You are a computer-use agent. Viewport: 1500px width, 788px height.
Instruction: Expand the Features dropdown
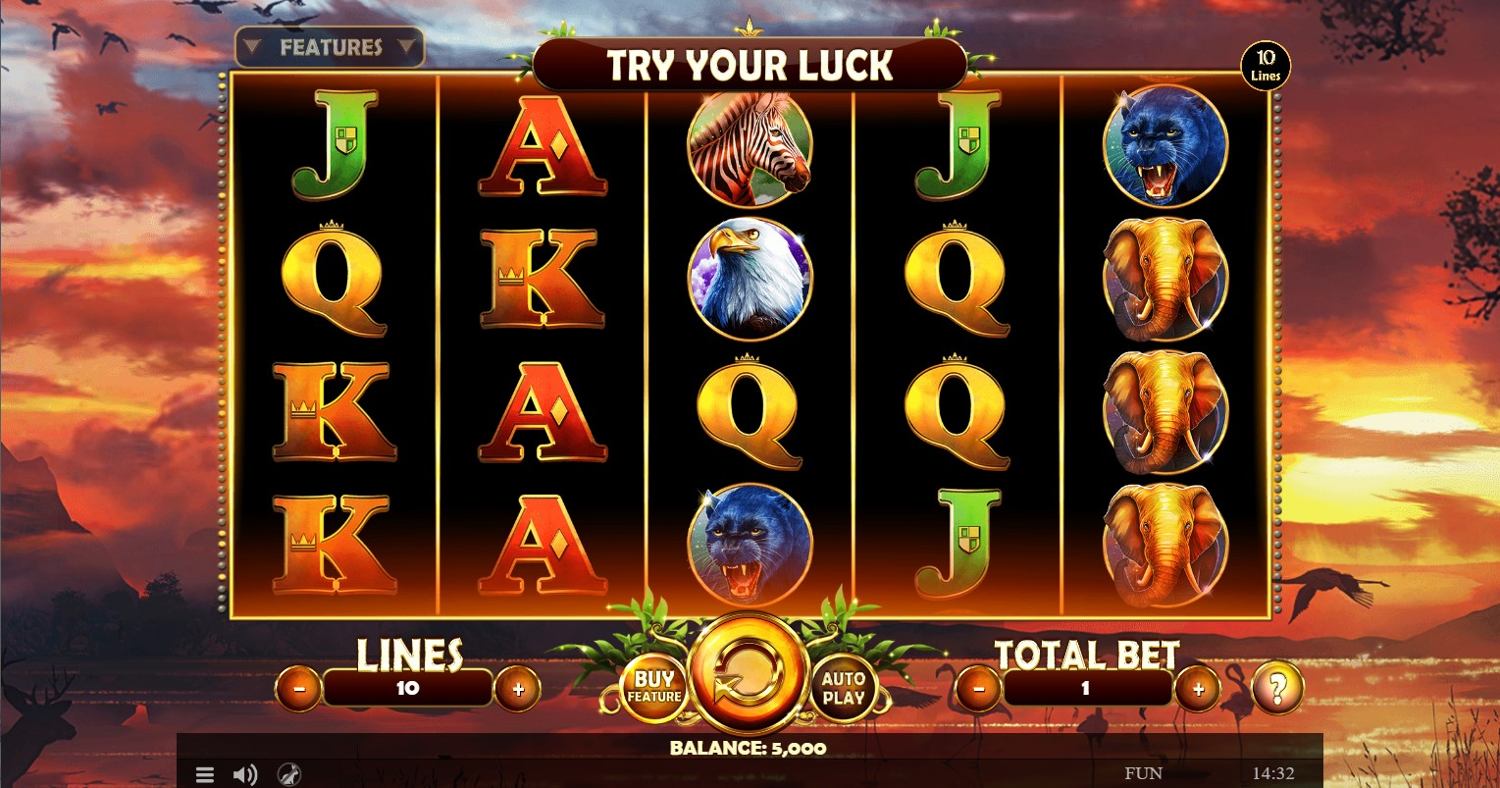click(330, 47)
